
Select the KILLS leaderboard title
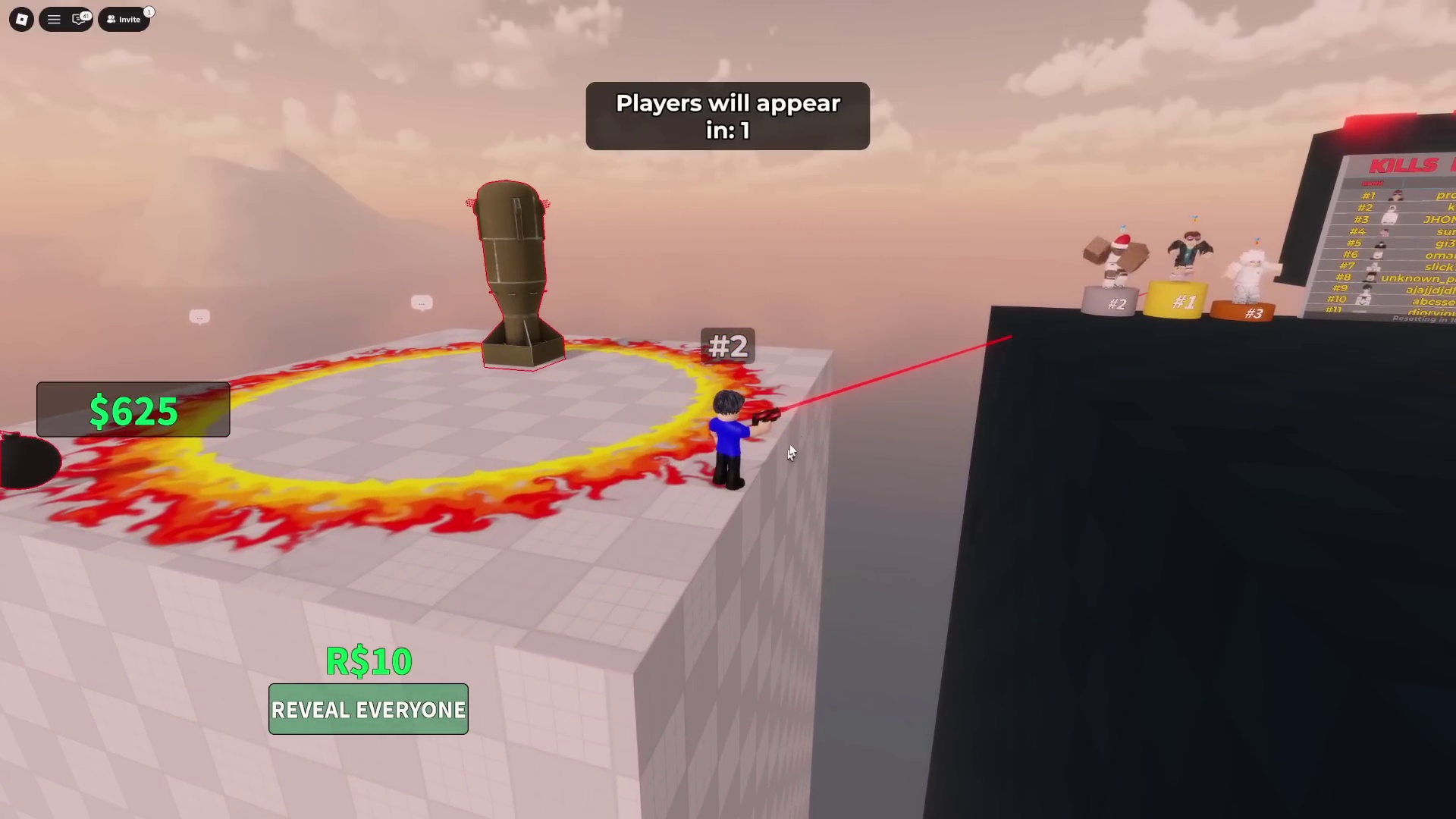pos(1403,164)
